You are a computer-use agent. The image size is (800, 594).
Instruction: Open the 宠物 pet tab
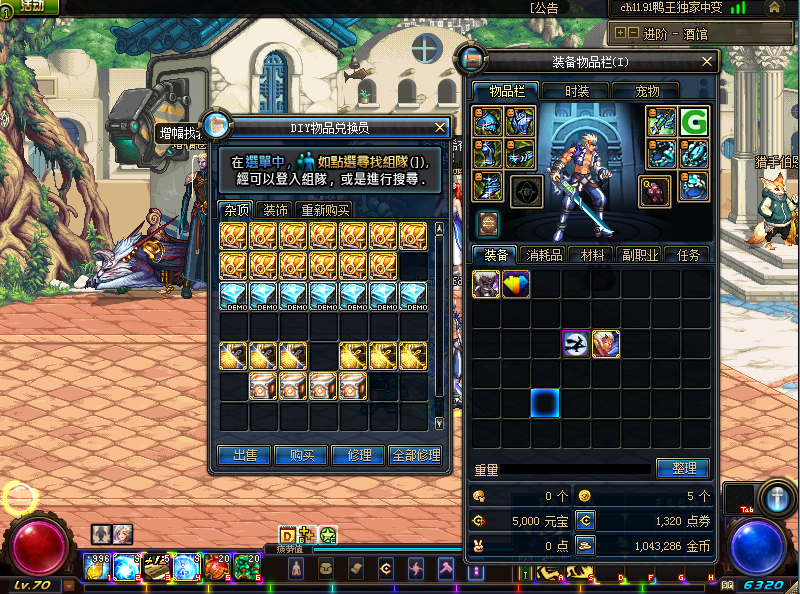(648, 91)
